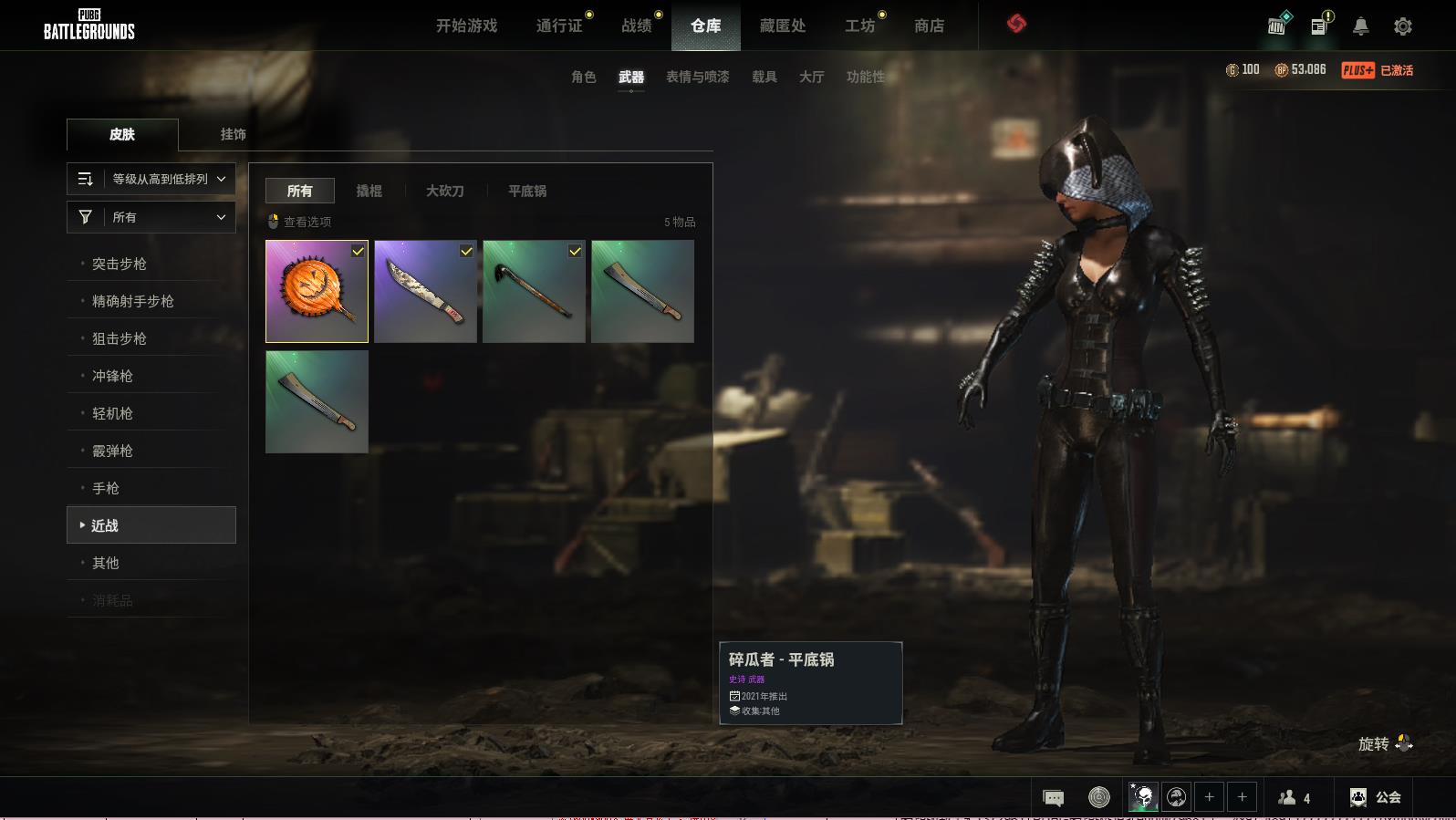
Task: Open the 通行证 (Pass) menu
Action: point(559,26)
